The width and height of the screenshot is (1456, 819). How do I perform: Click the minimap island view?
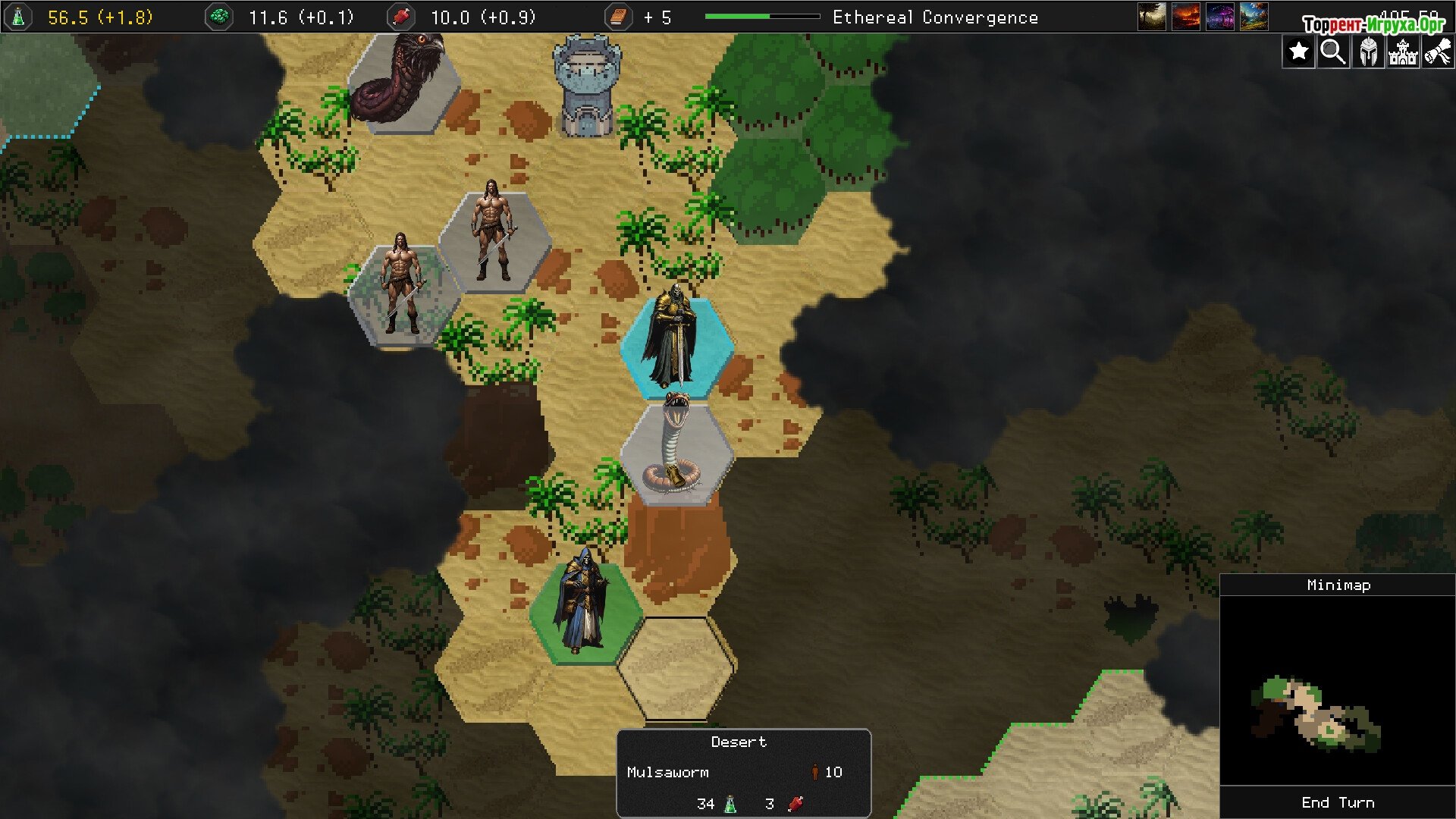tap(1316, 713)
